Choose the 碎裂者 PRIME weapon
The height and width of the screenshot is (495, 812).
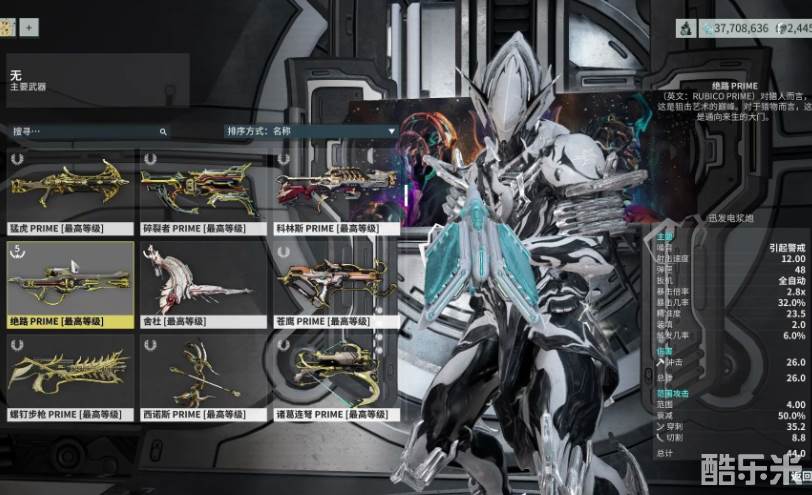point(203,191)
